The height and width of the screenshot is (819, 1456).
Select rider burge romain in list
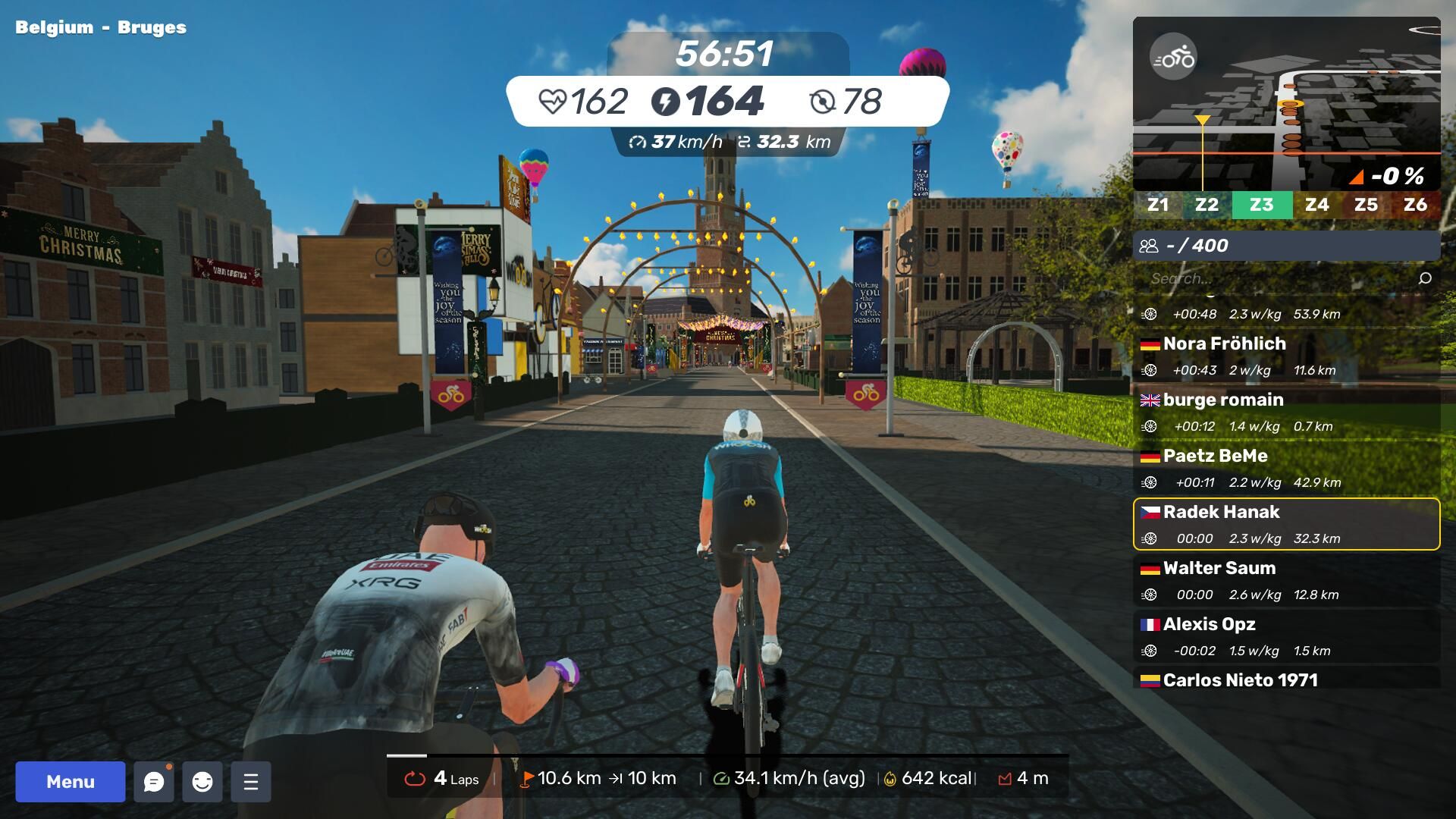1286,412
